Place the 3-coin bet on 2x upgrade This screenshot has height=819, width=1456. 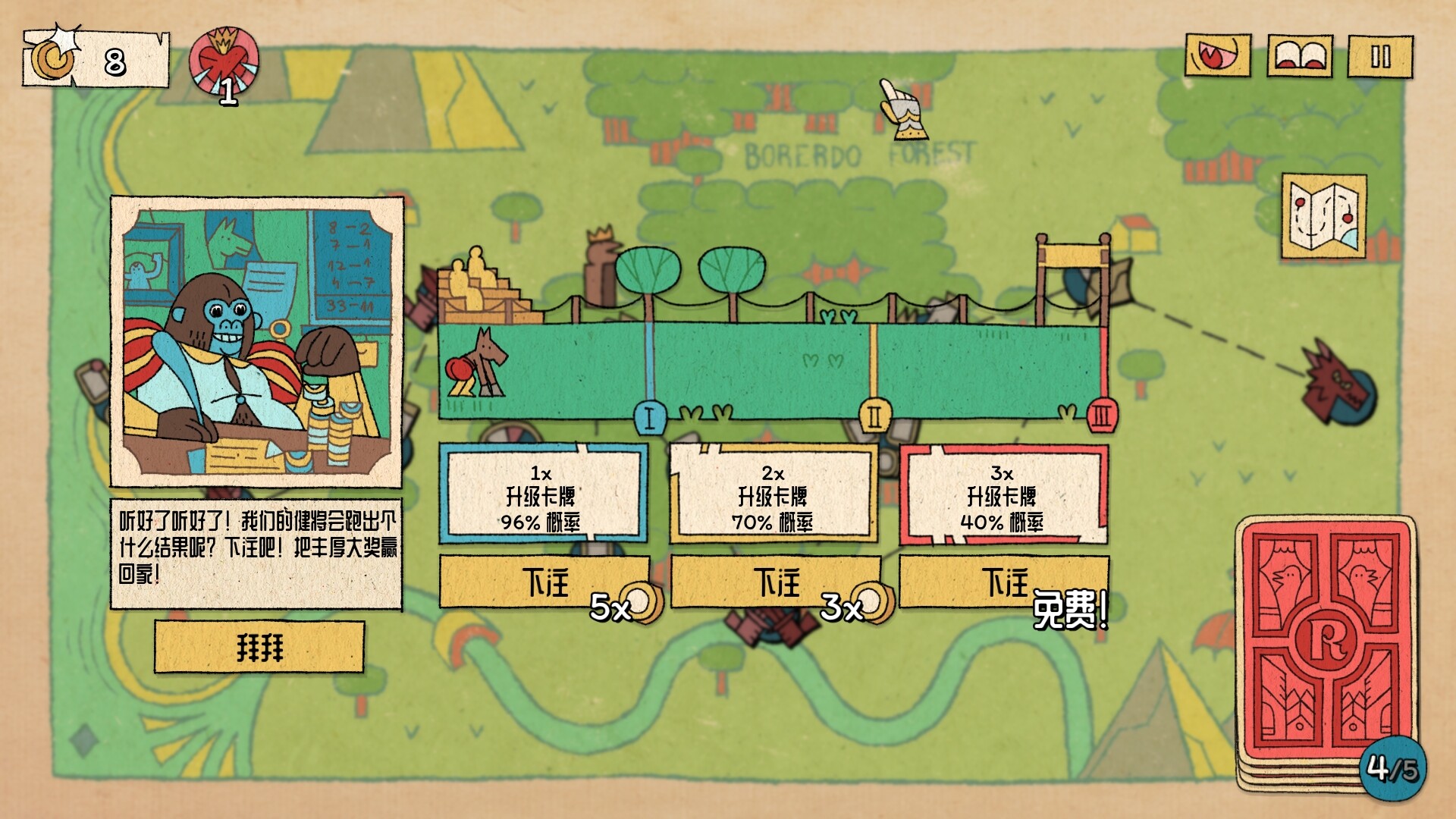pos(775,582)
